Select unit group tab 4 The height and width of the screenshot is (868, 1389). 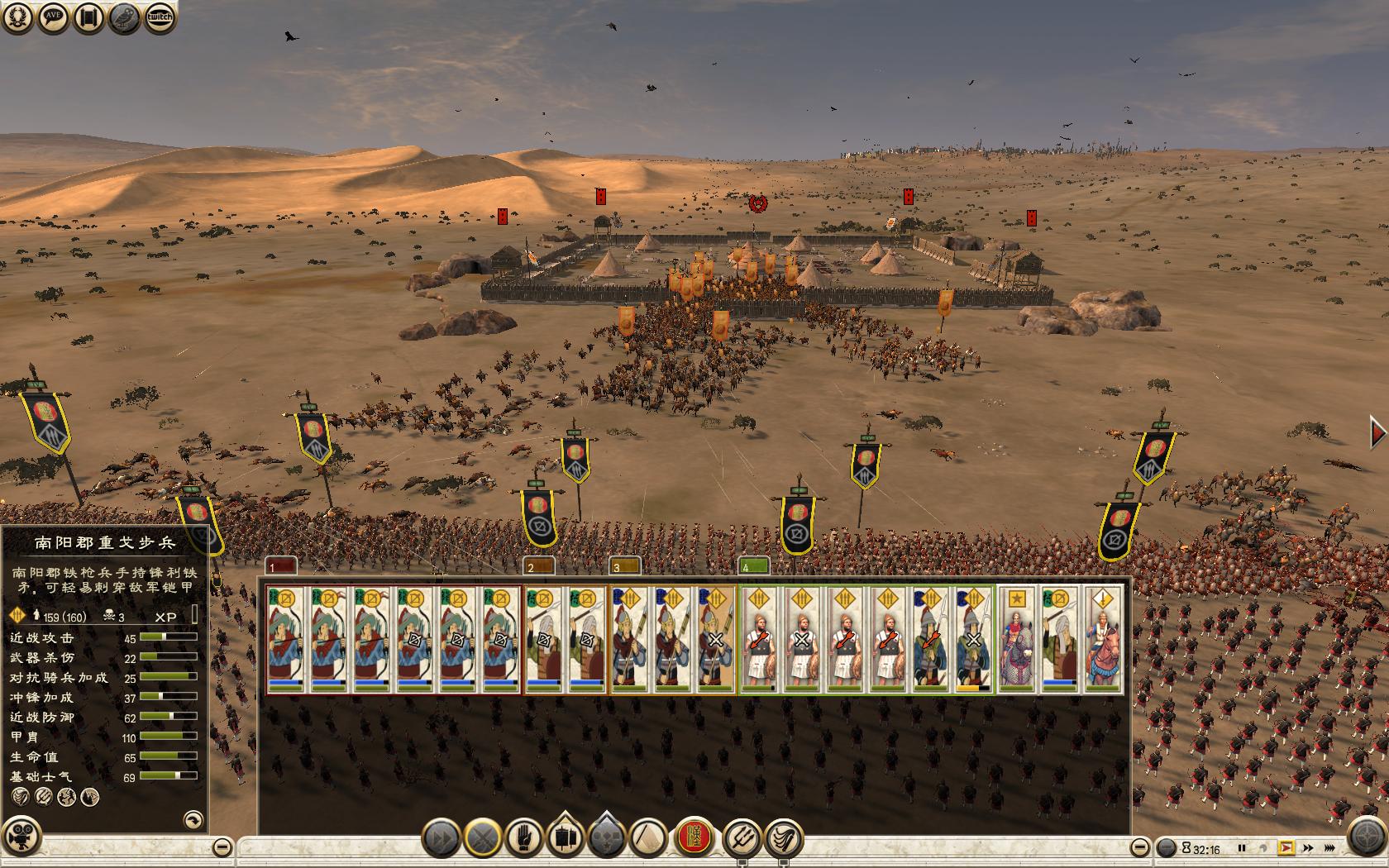pos(753,566)
